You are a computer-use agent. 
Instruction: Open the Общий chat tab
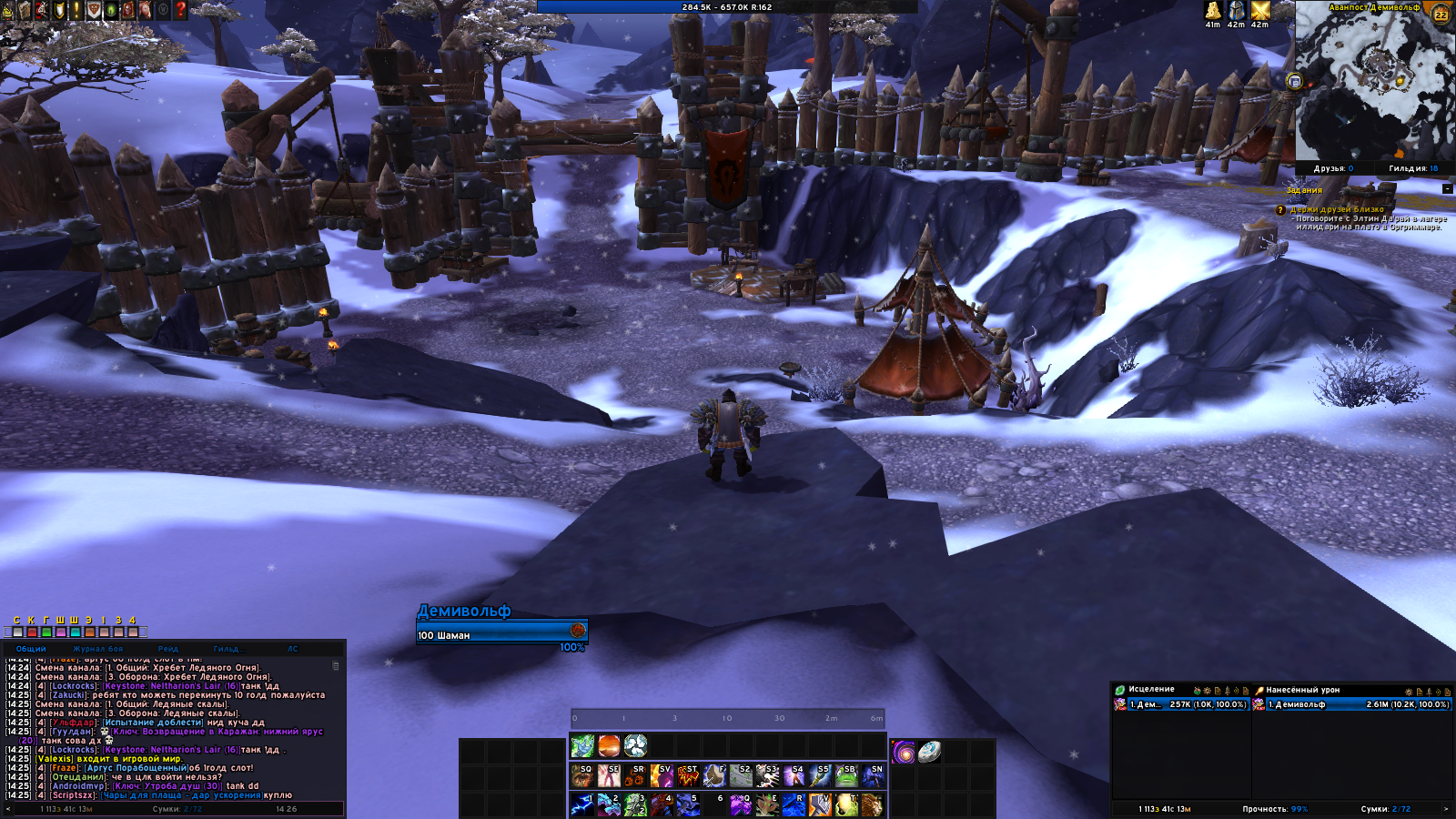(31, 649)
